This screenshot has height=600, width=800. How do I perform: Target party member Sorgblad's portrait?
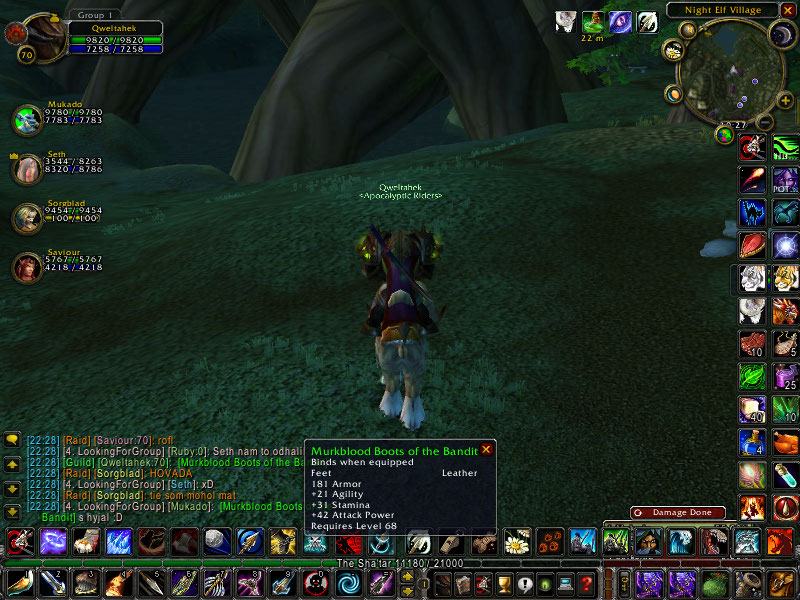pos(26,218)
